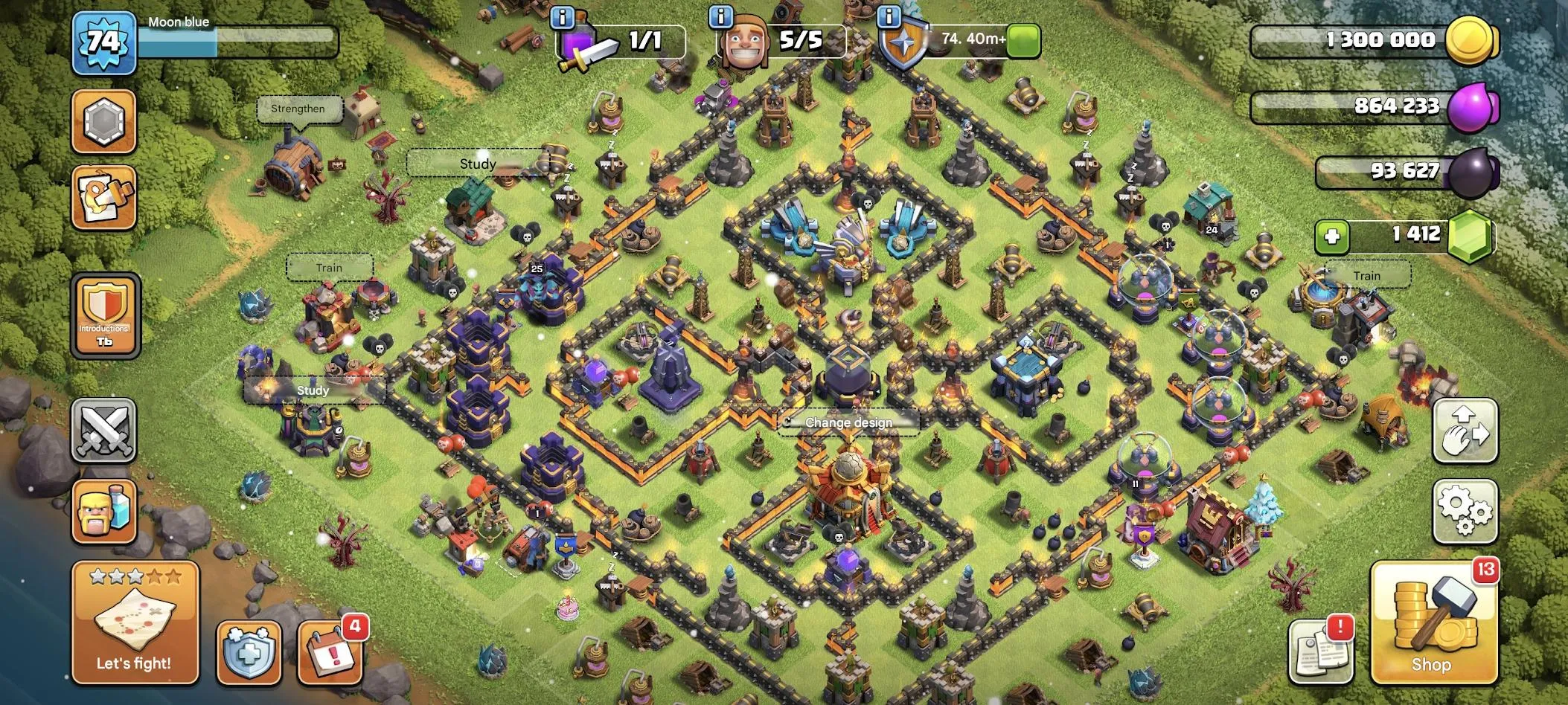Expand the Strengthen bubble at the builder hut
This screenshot has width=1568, height=705.
click(298, 109)
